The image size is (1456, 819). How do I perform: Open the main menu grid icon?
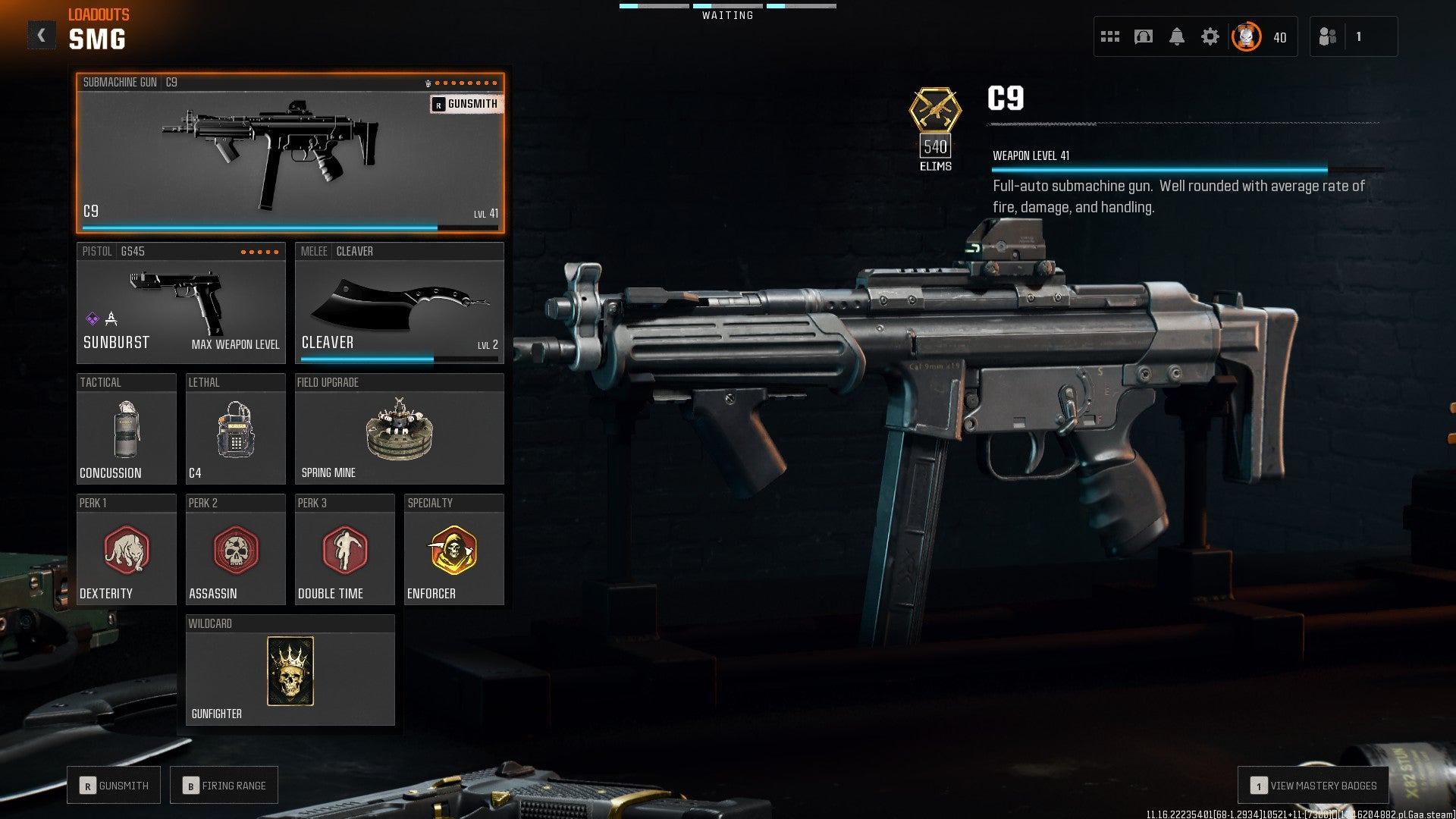1110,36
